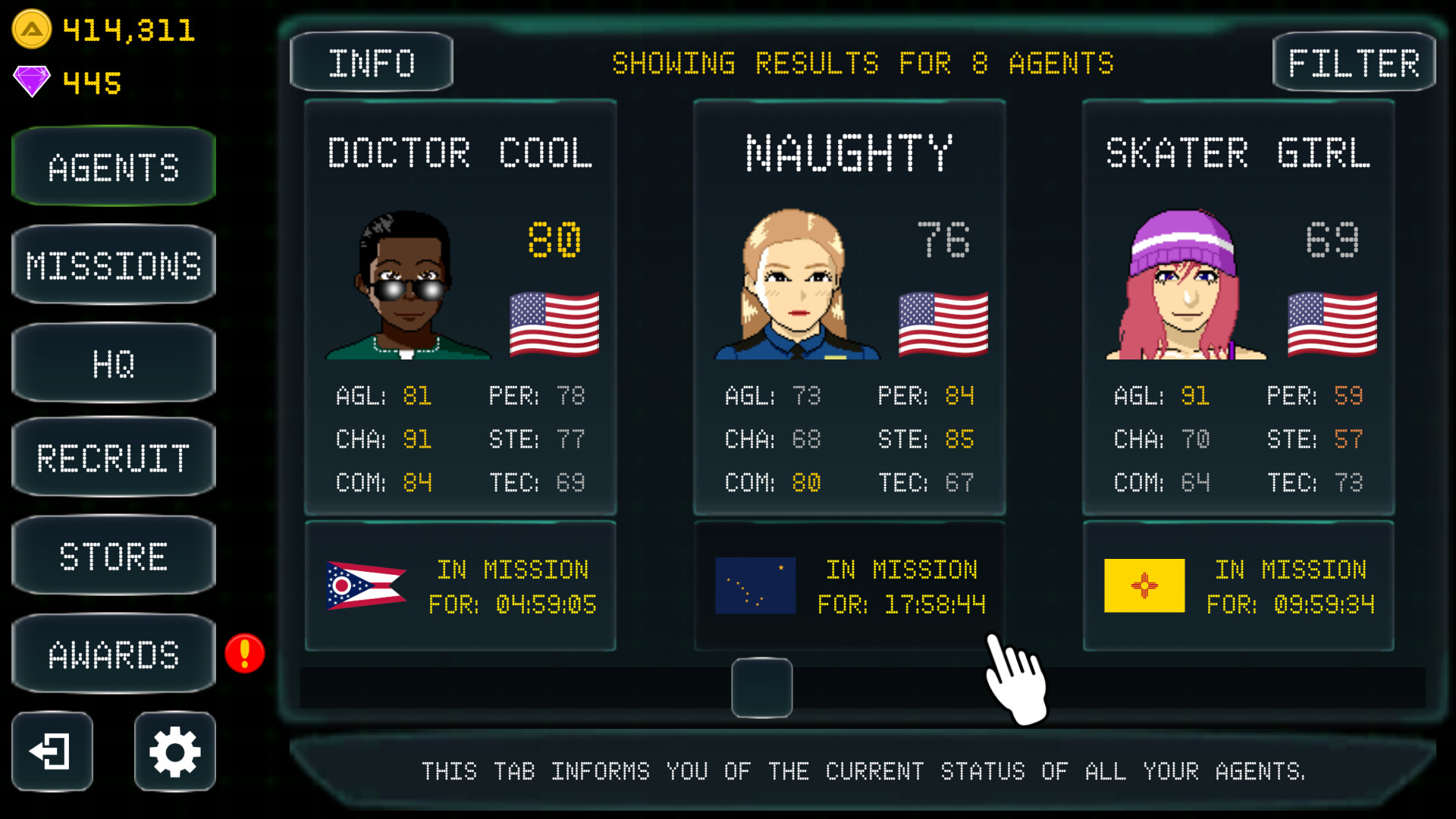Switch to the MISSIONS tab
This screenshot has height=819, width=1456.
point(113,265)
